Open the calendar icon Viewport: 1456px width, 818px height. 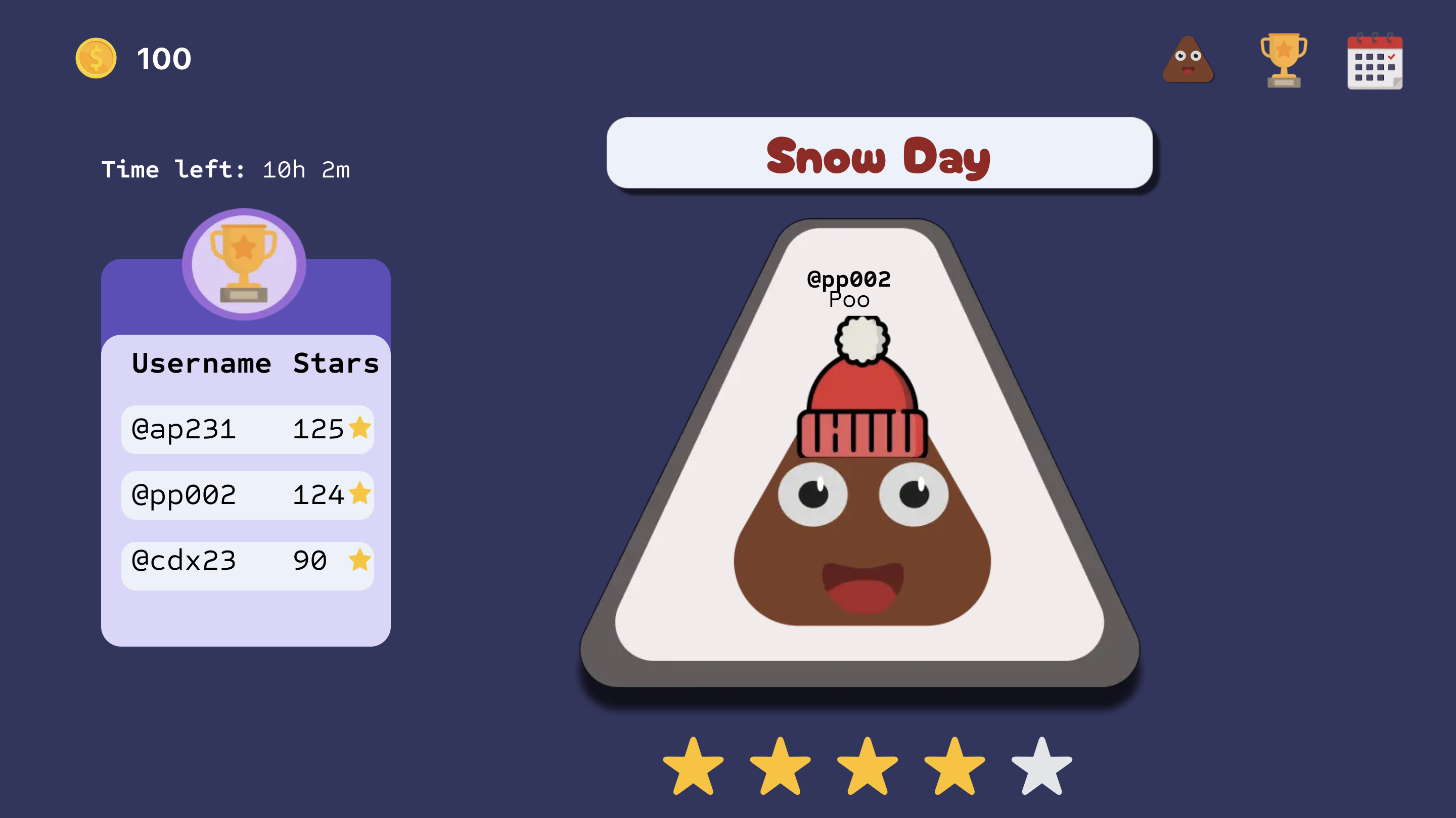[x=1374, y=62]
